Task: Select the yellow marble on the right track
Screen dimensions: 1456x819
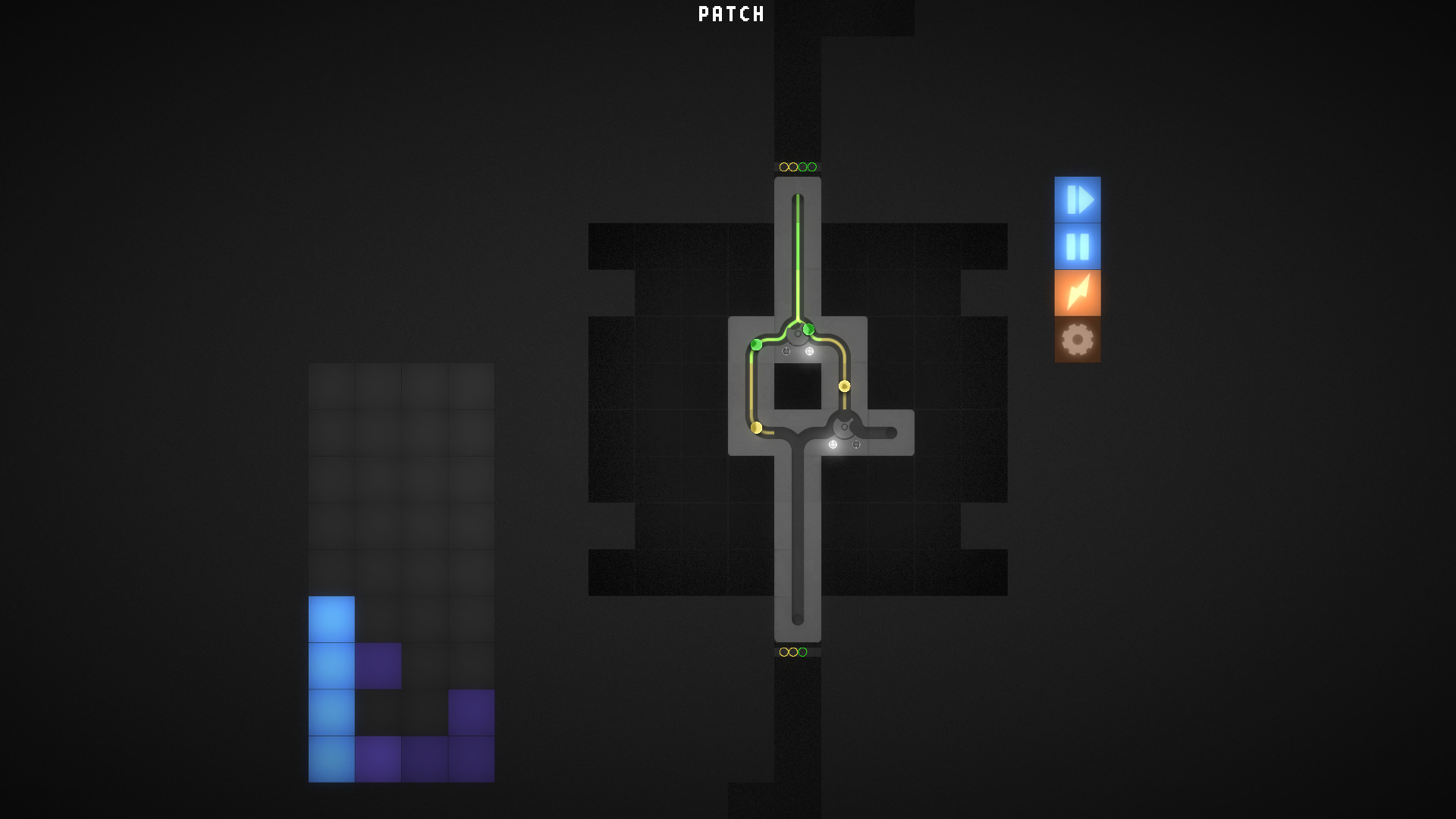Action: pos(844,385)
